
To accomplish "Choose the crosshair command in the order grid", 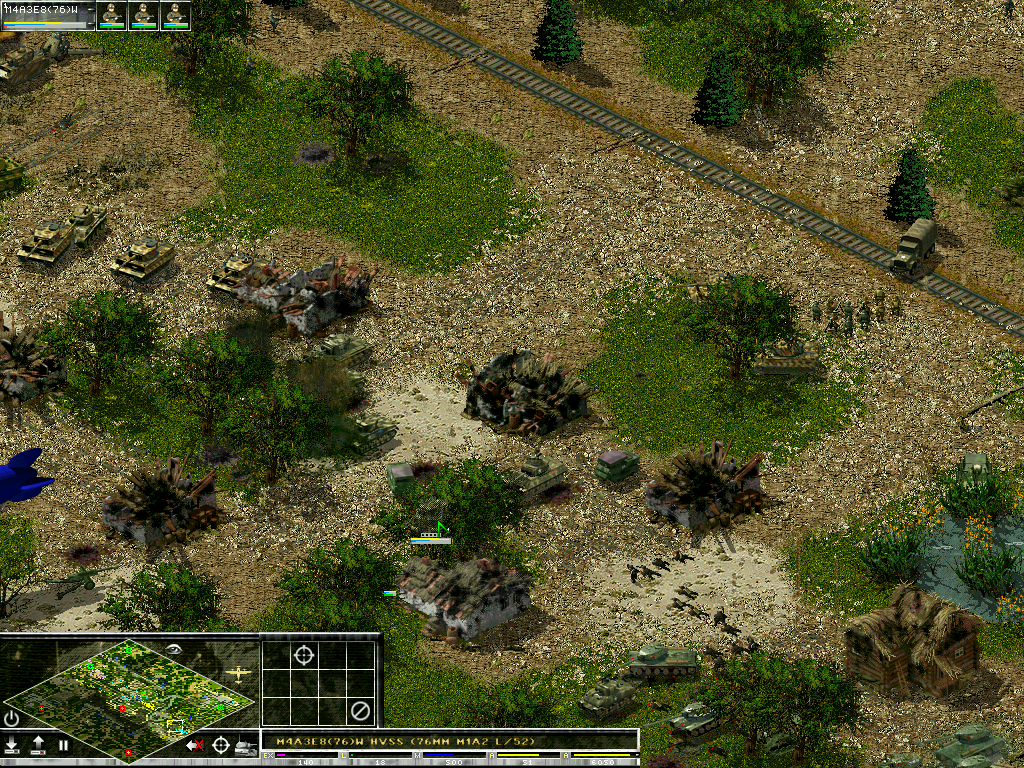I will tap(303, 655).
